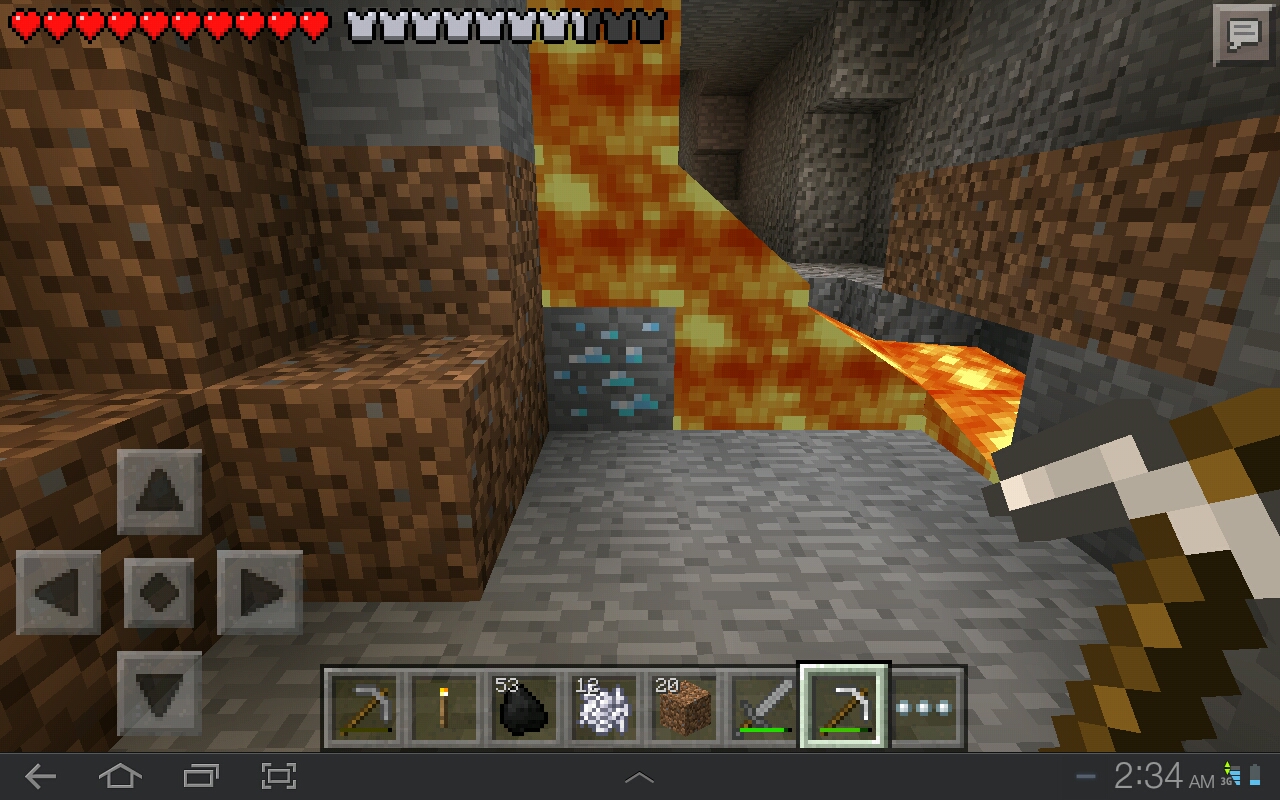
Task: Select the worn stone pickaxe hotbar slot
Action: point(364,708)
